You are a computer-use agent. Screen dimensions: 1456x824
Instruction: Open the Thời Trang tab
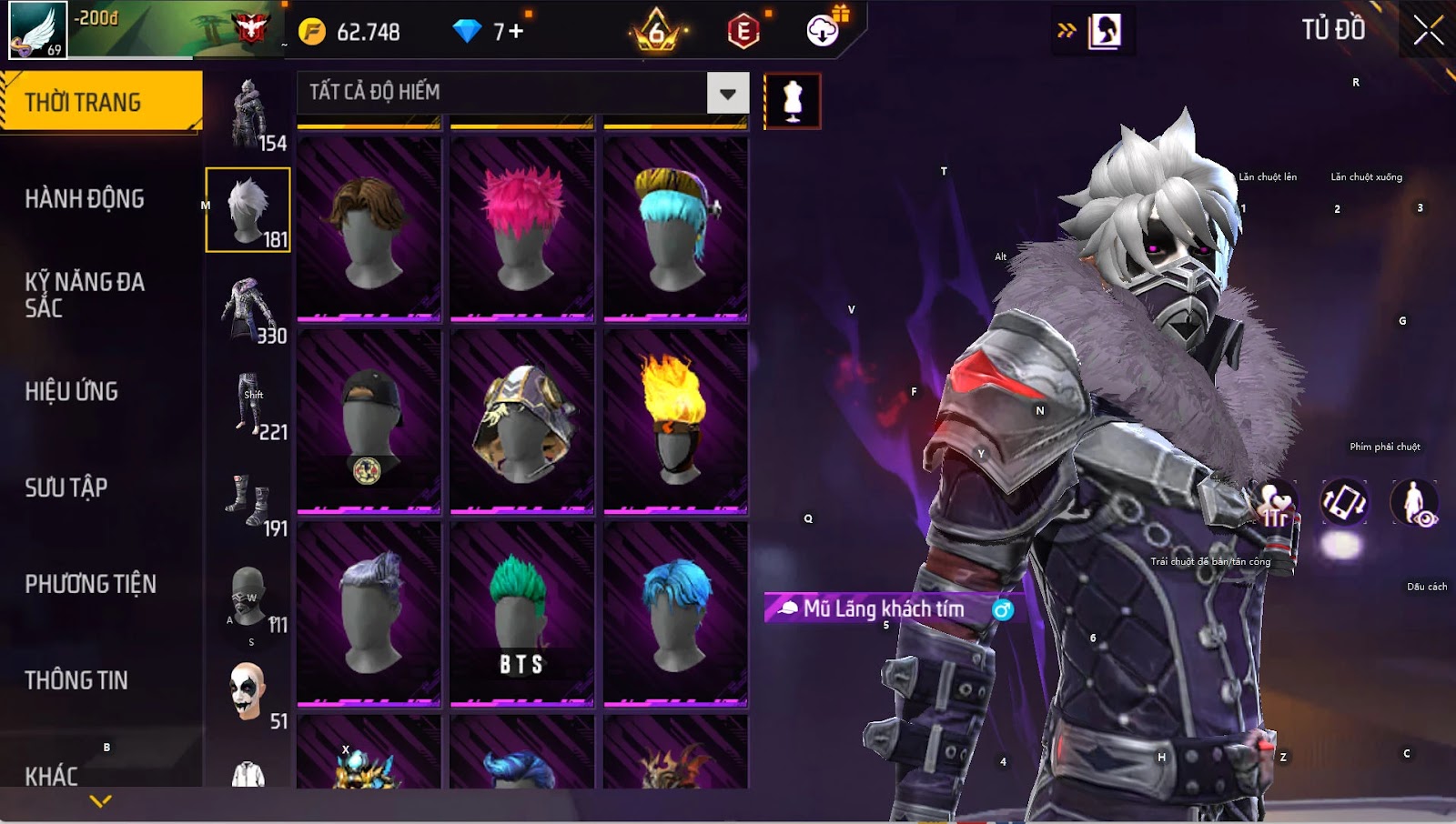(101, 102)
